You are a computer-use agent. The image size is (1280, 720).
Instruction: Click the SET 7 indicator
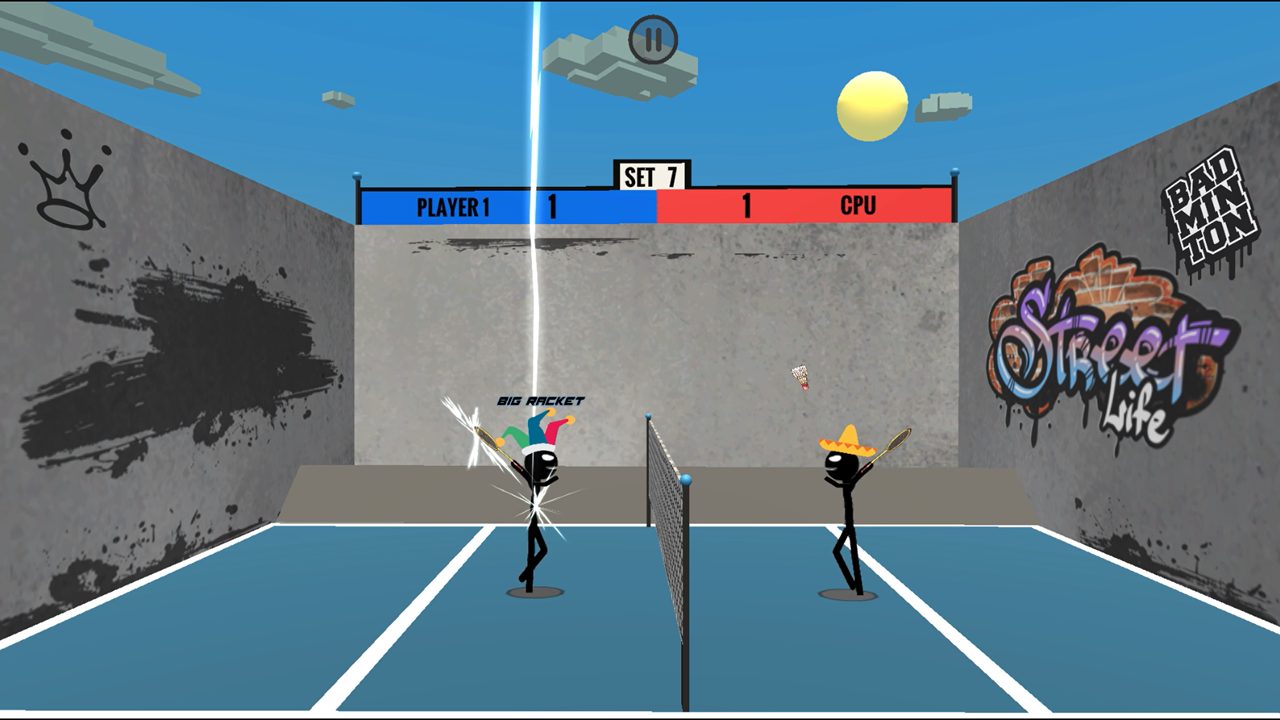(650, 172)
